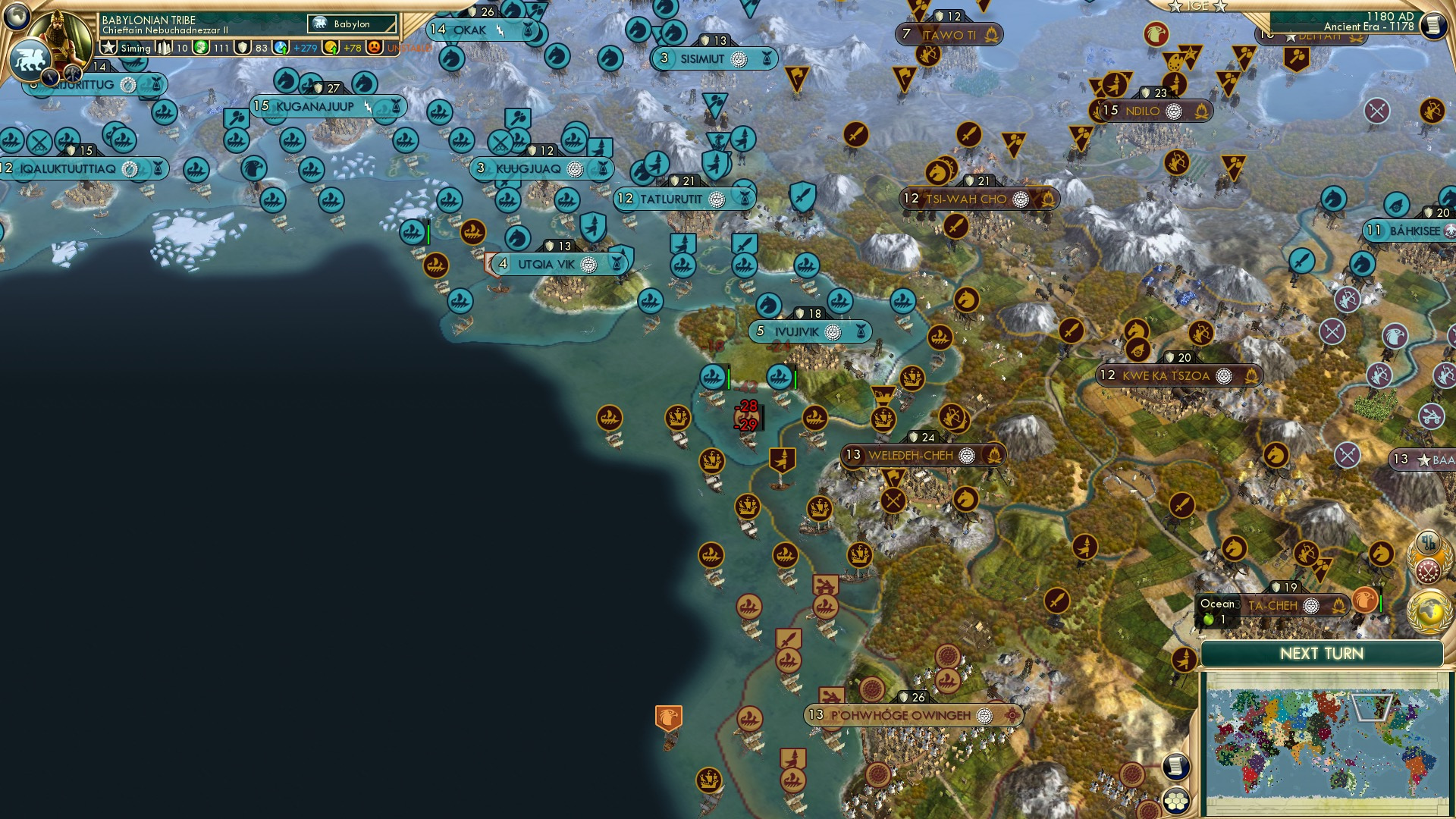Select the Ivujivik city banner
The image size is (1456, 819).
(809, 331)
